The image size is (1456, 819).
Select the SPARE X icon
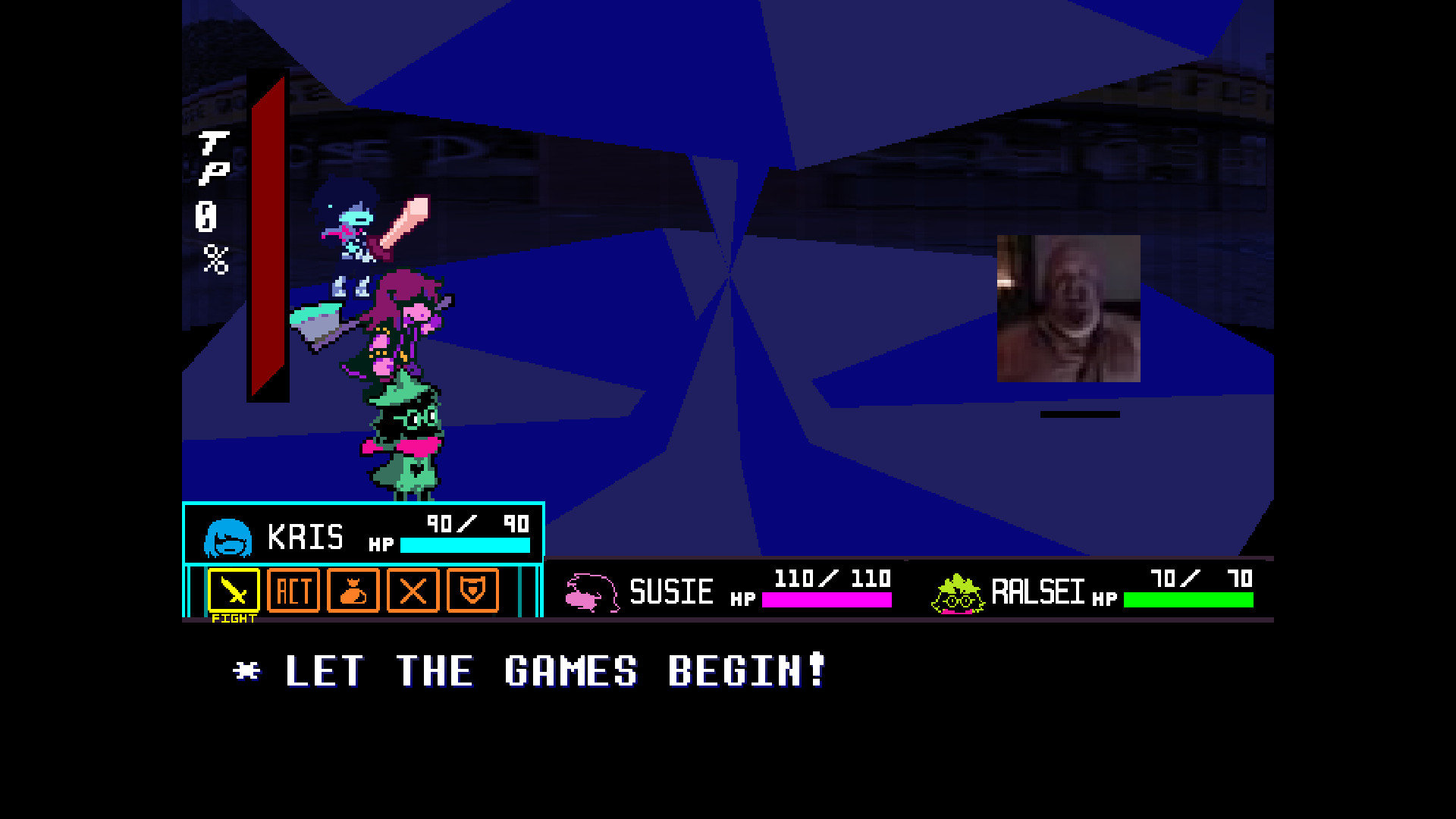413,592
